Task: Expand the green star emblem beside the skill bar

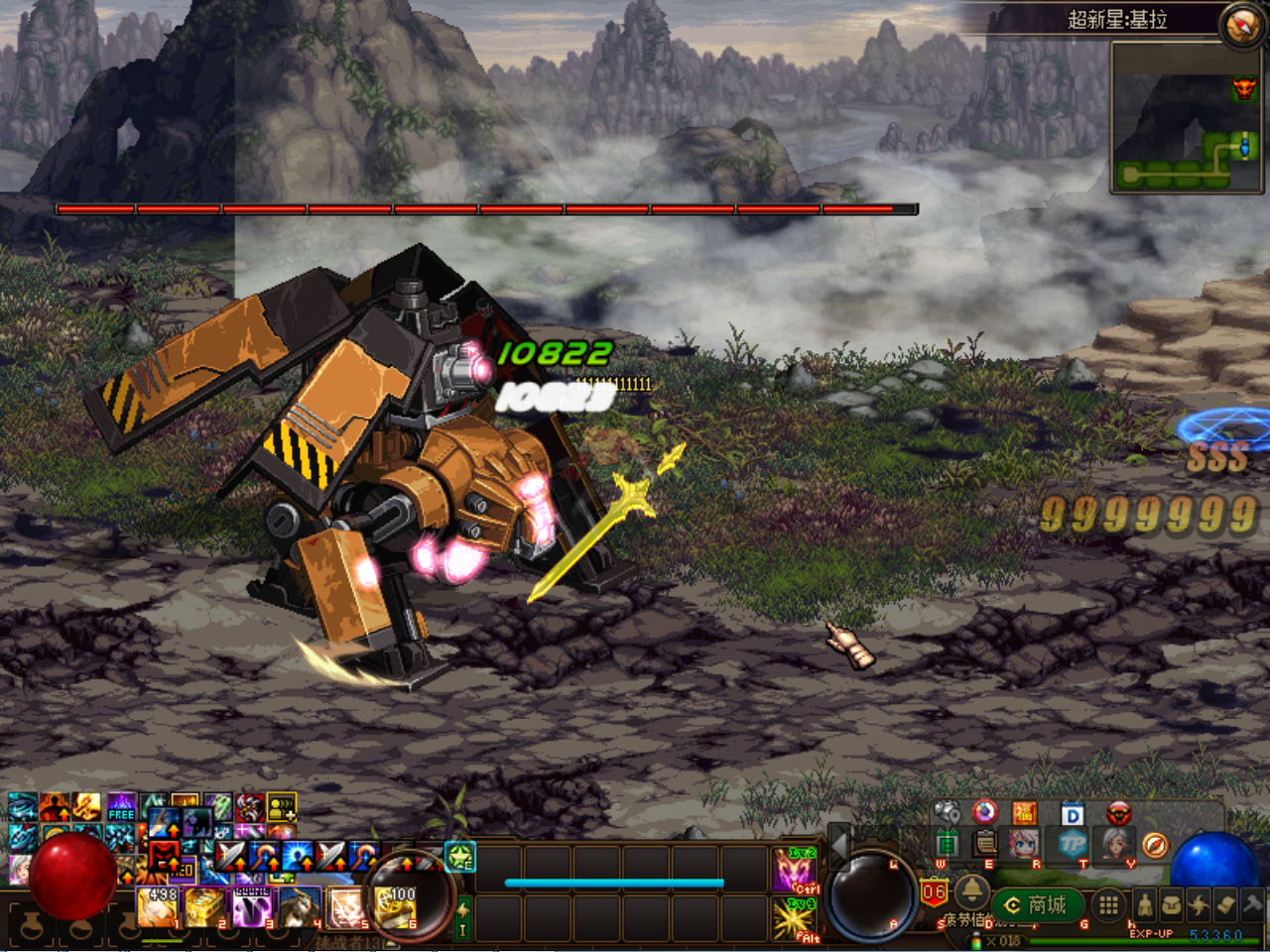Action: click(459, 858)
